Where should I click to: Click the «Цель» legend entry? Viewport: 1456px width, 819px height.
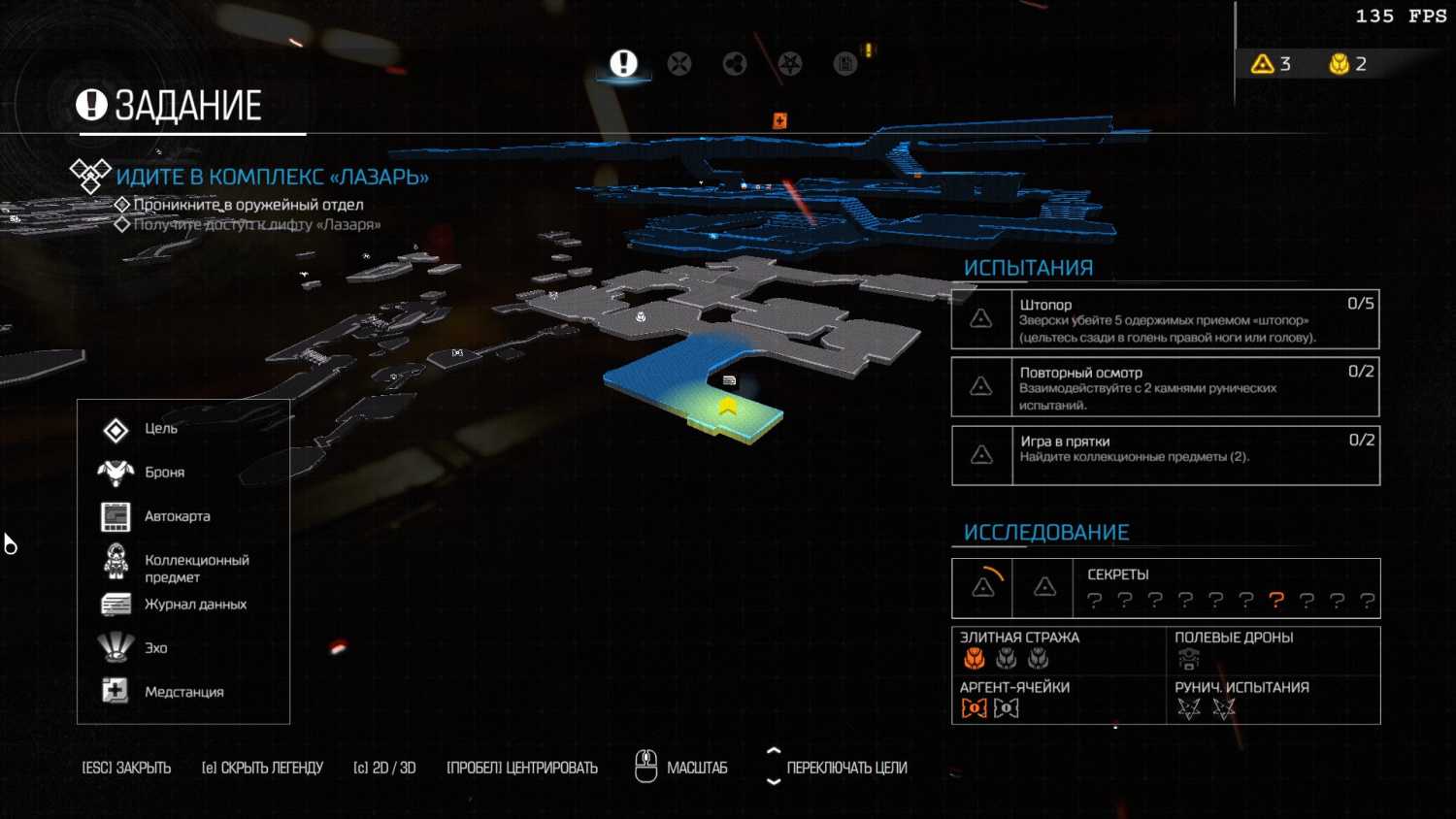click(x=160, y=429)
